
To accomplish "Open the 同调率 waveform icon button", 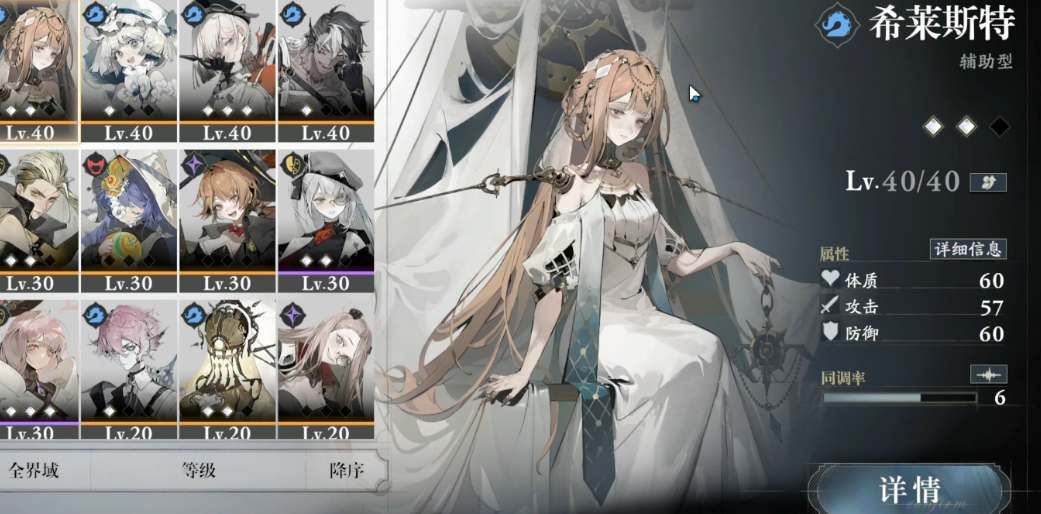I will pos(988,374).
